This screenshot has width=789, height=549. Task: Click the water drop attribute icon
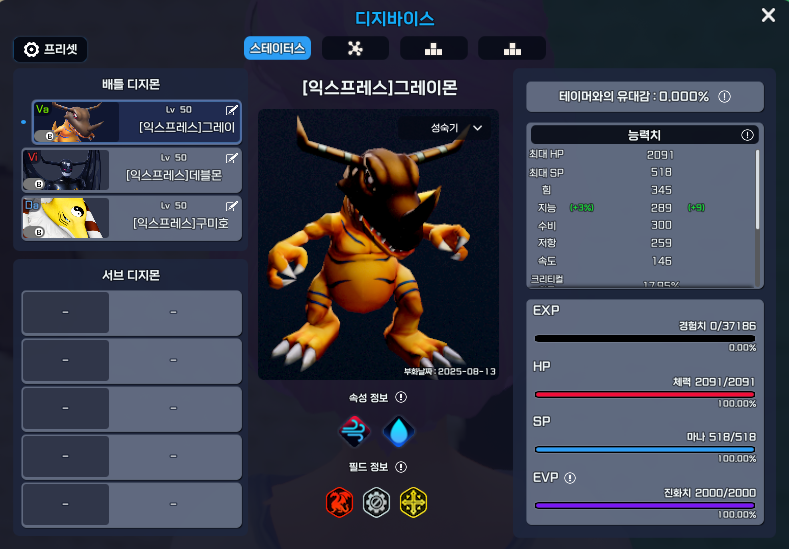399,431
